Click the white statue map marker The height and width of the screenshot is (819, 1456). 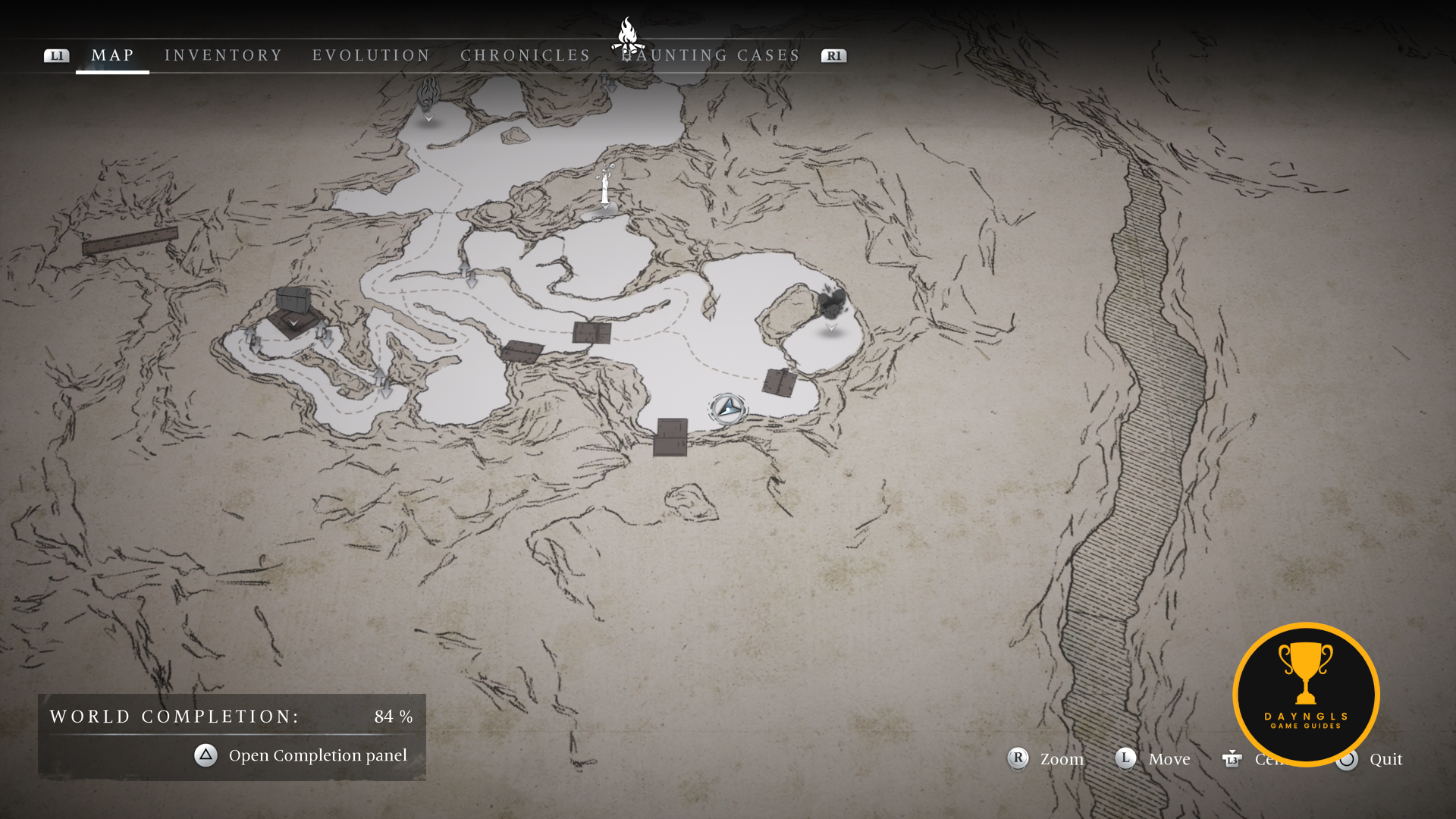[605, 187]
